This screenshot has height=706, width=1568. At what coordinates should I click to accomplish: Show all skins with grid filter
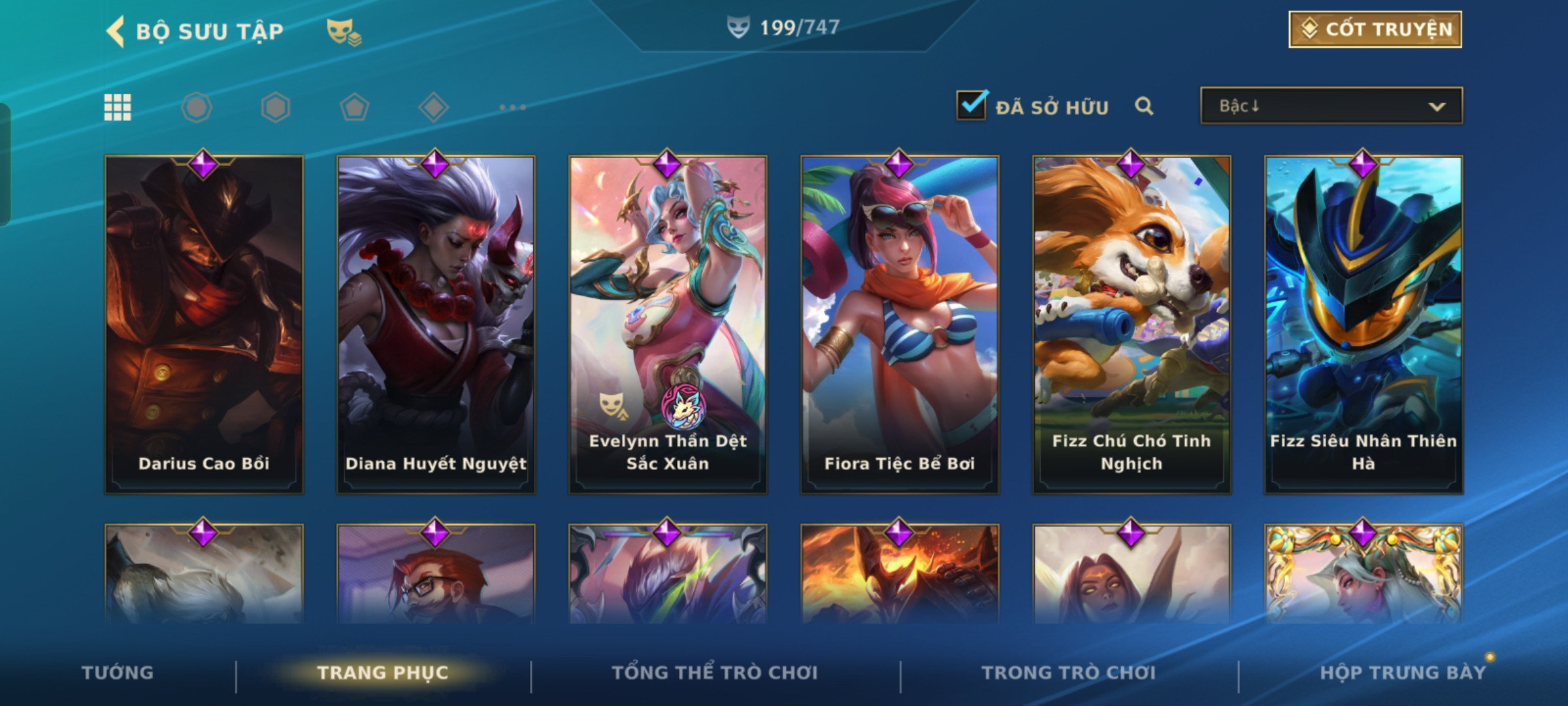pyautogui.click(x=118, y=107)
